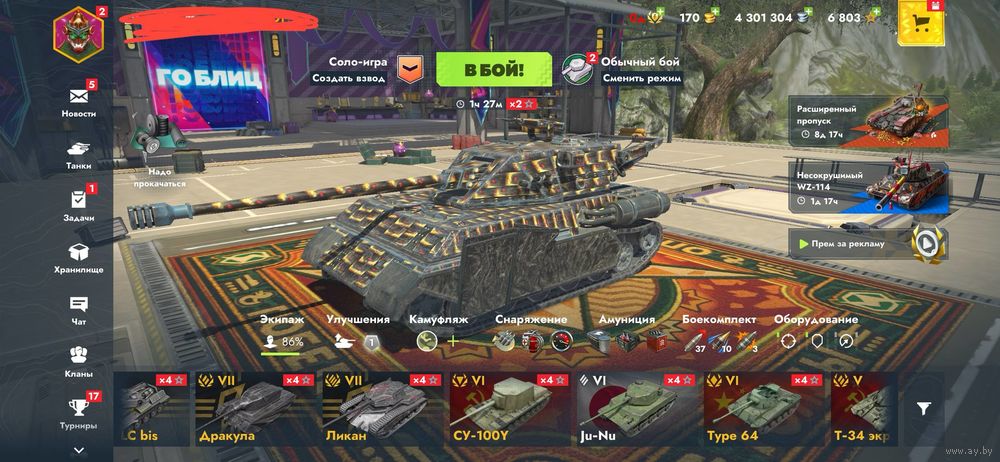Screen dimensions: 1000x462
Task: Open the Несокрушимый WZ-114 event offer
Action: pos(867,188)
